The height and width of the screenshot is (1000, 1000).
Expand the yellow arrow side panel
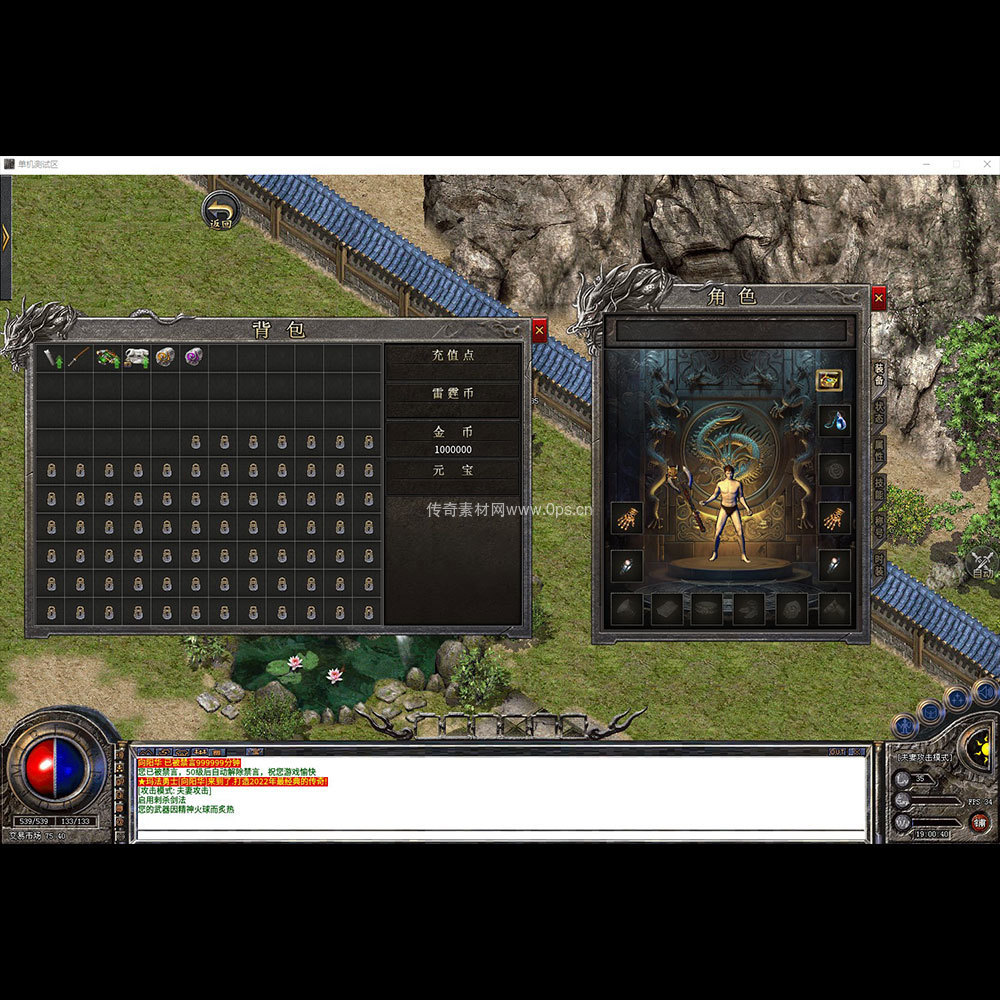5,237
